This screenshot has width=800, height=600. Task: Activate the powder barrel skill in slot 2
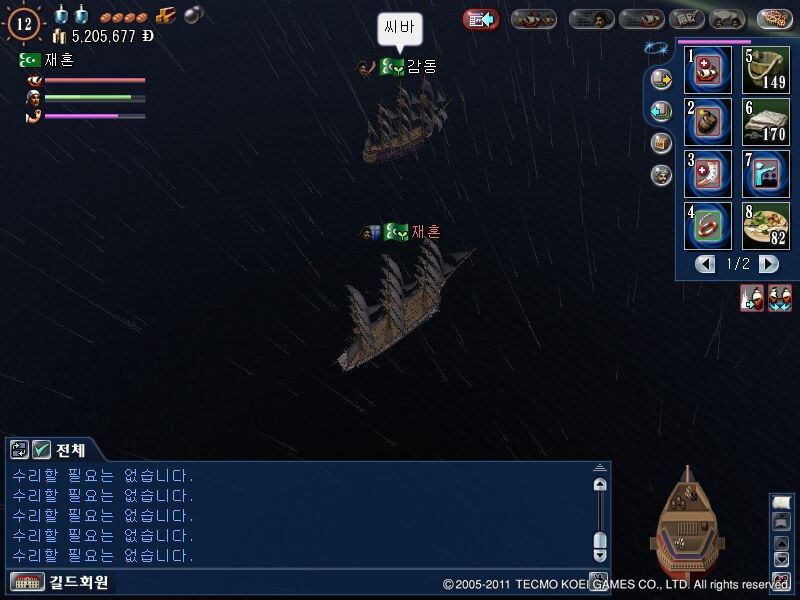(x=708, y=122)
